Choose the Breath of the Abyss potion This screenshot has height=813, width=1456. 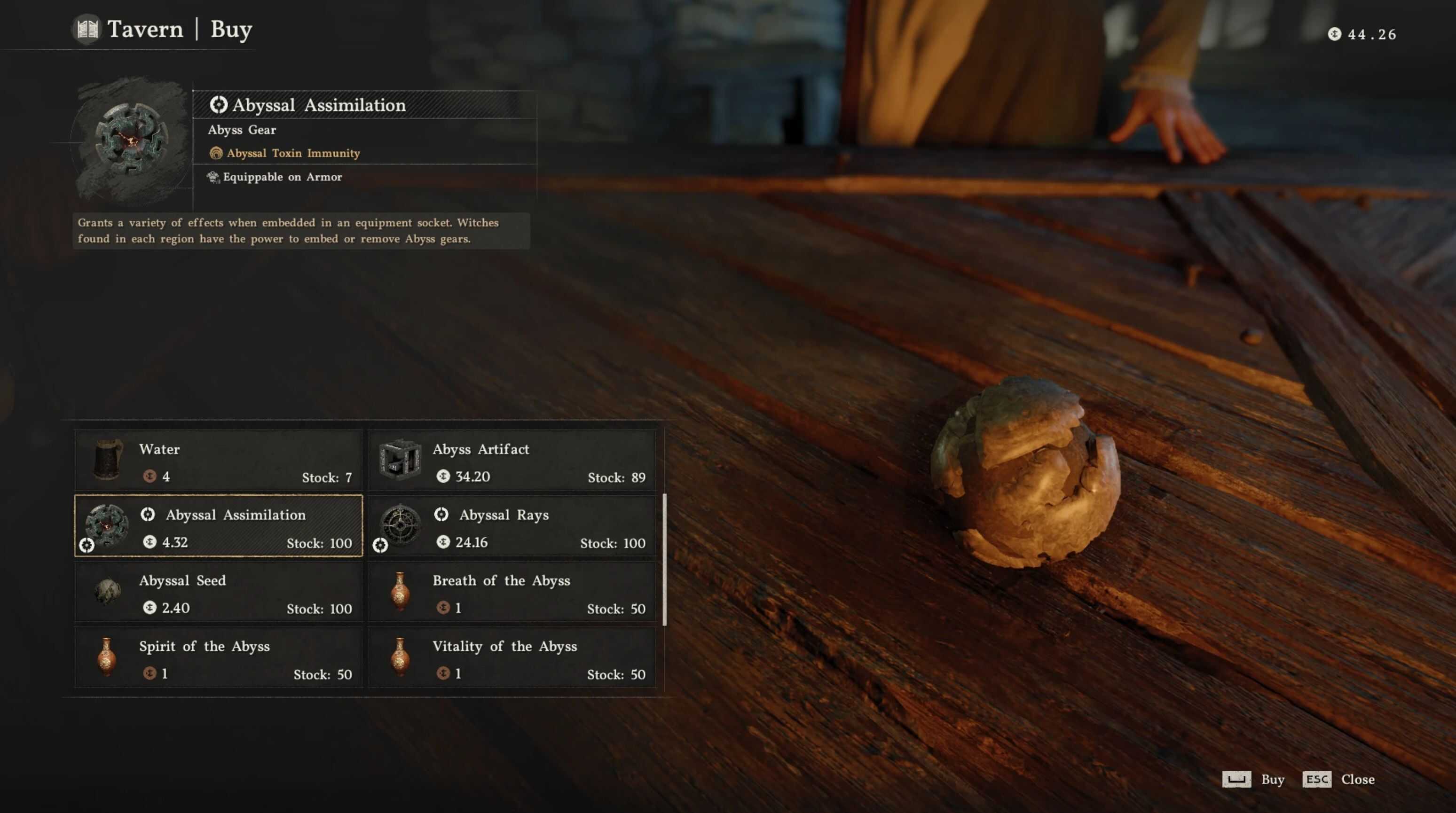512,592
